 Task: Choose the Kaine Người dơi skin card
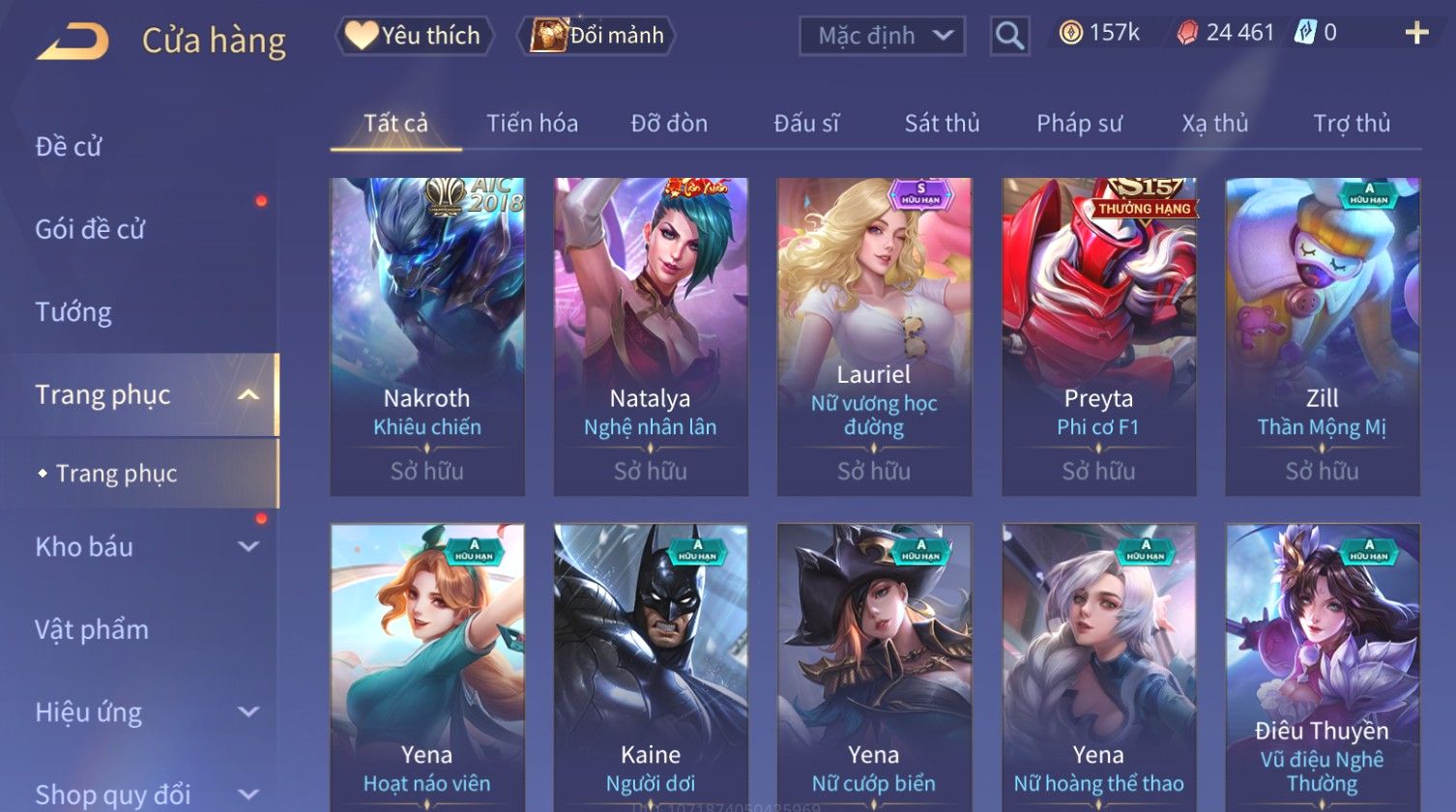click(651, 667)
